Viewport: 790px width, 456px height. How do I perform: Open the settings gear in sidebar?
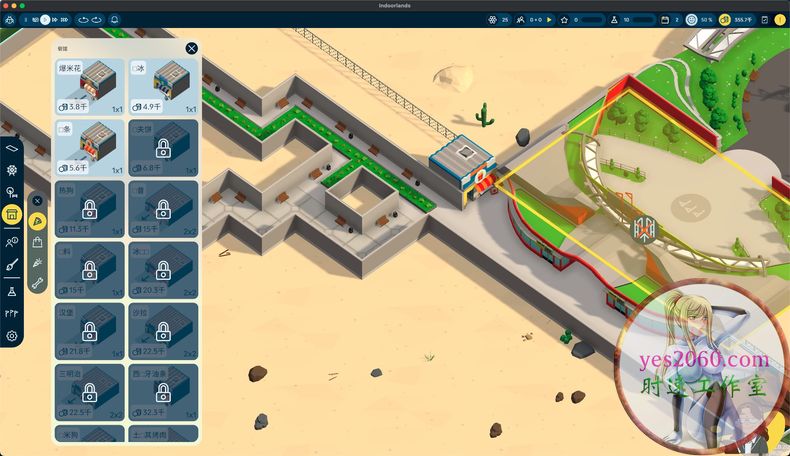coord(12,336)
